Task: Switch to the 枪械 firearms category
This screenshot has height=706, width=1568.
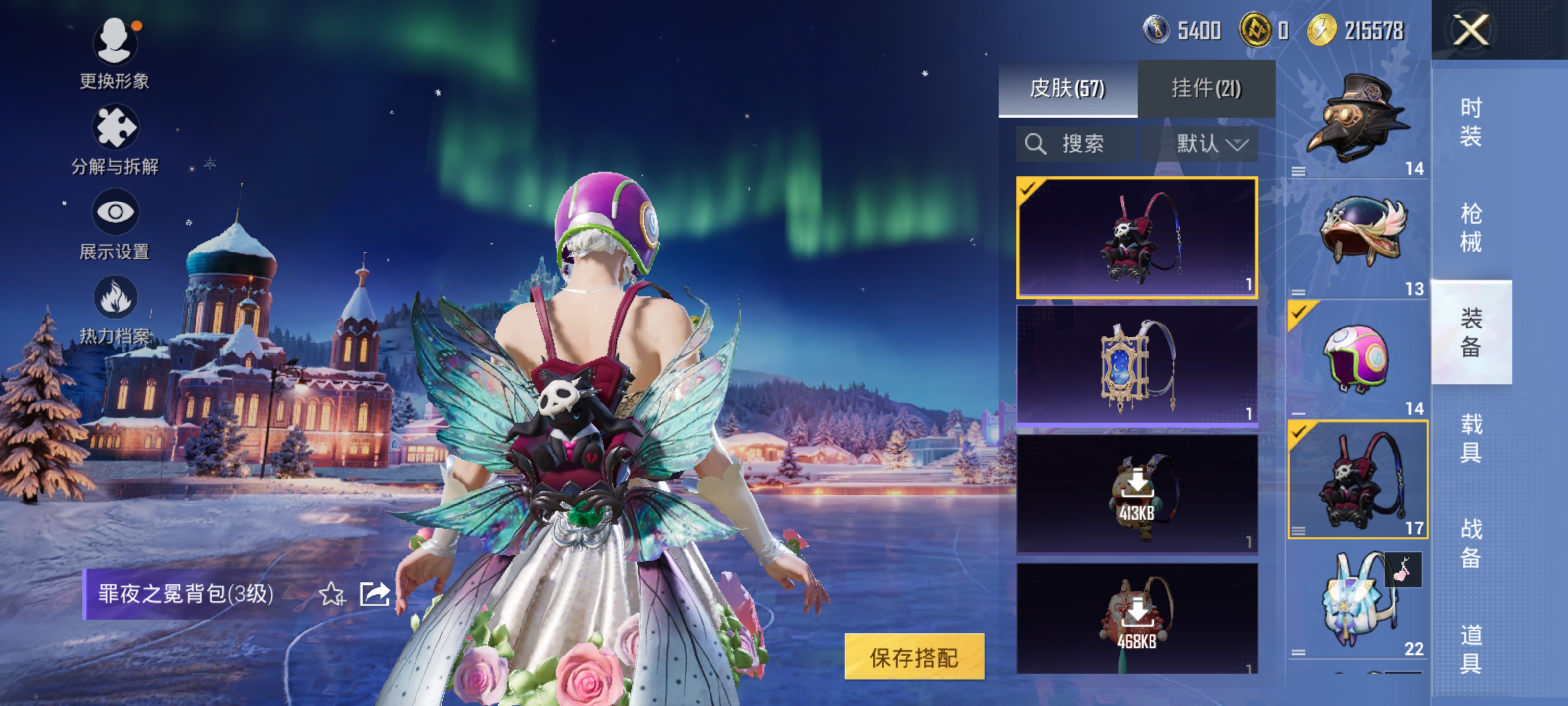Action: 1470,227
